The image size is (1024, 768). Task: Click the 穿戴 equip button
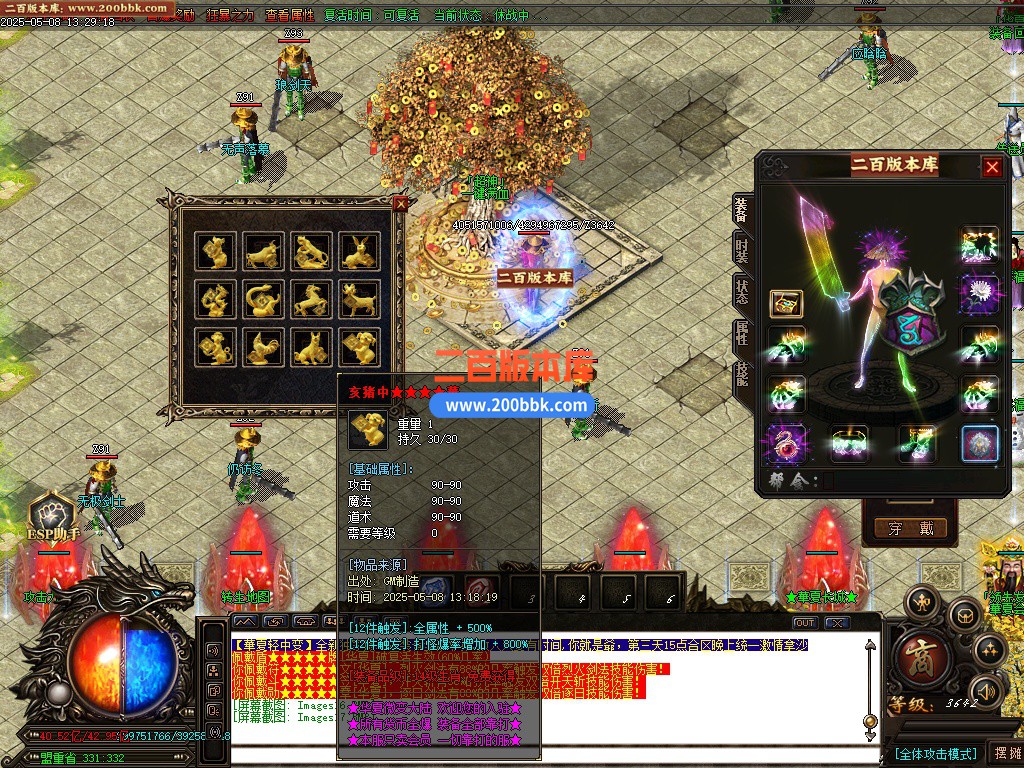909,528
